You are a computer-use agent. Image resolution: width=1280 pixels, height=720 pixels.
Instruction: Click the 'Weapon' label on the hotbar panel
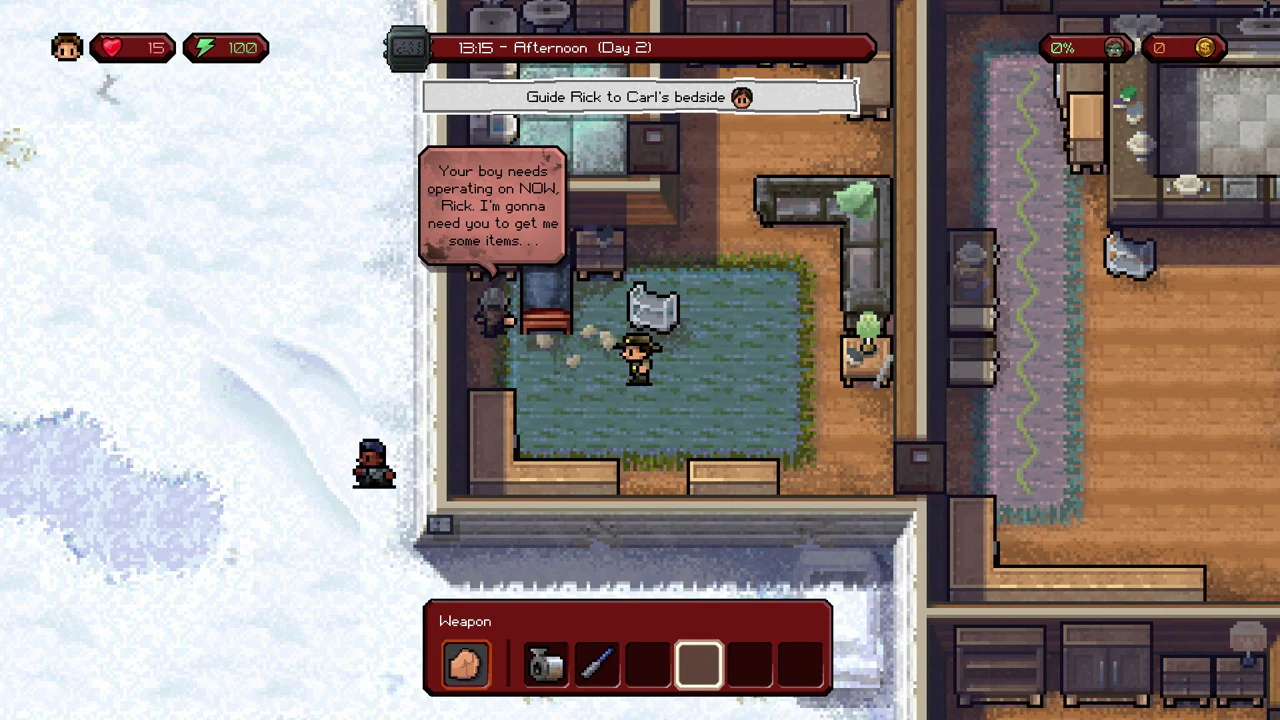tap(464, 621)
